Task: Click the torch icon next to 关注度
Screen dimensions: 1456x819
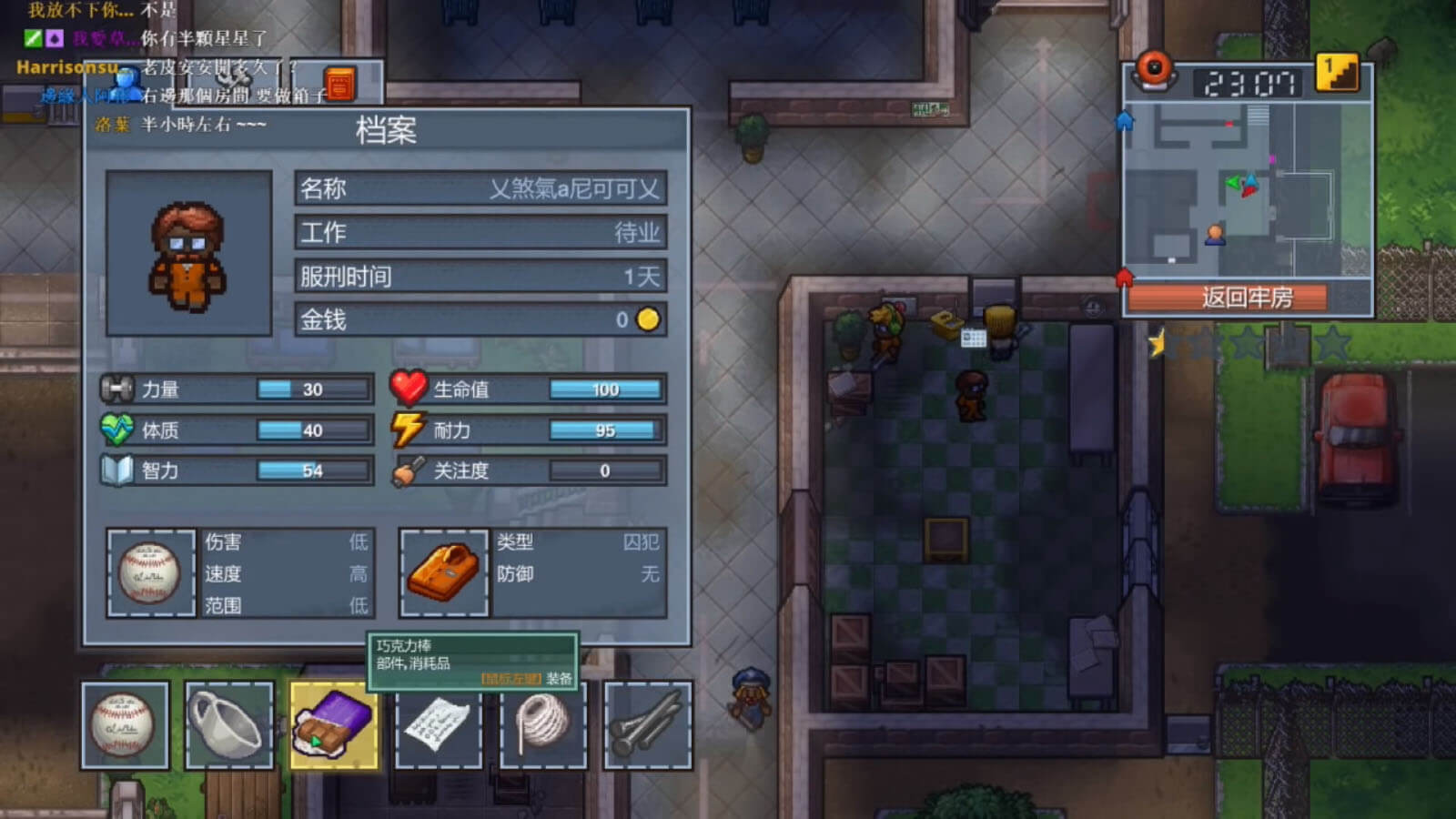Action: coord(409,470)
